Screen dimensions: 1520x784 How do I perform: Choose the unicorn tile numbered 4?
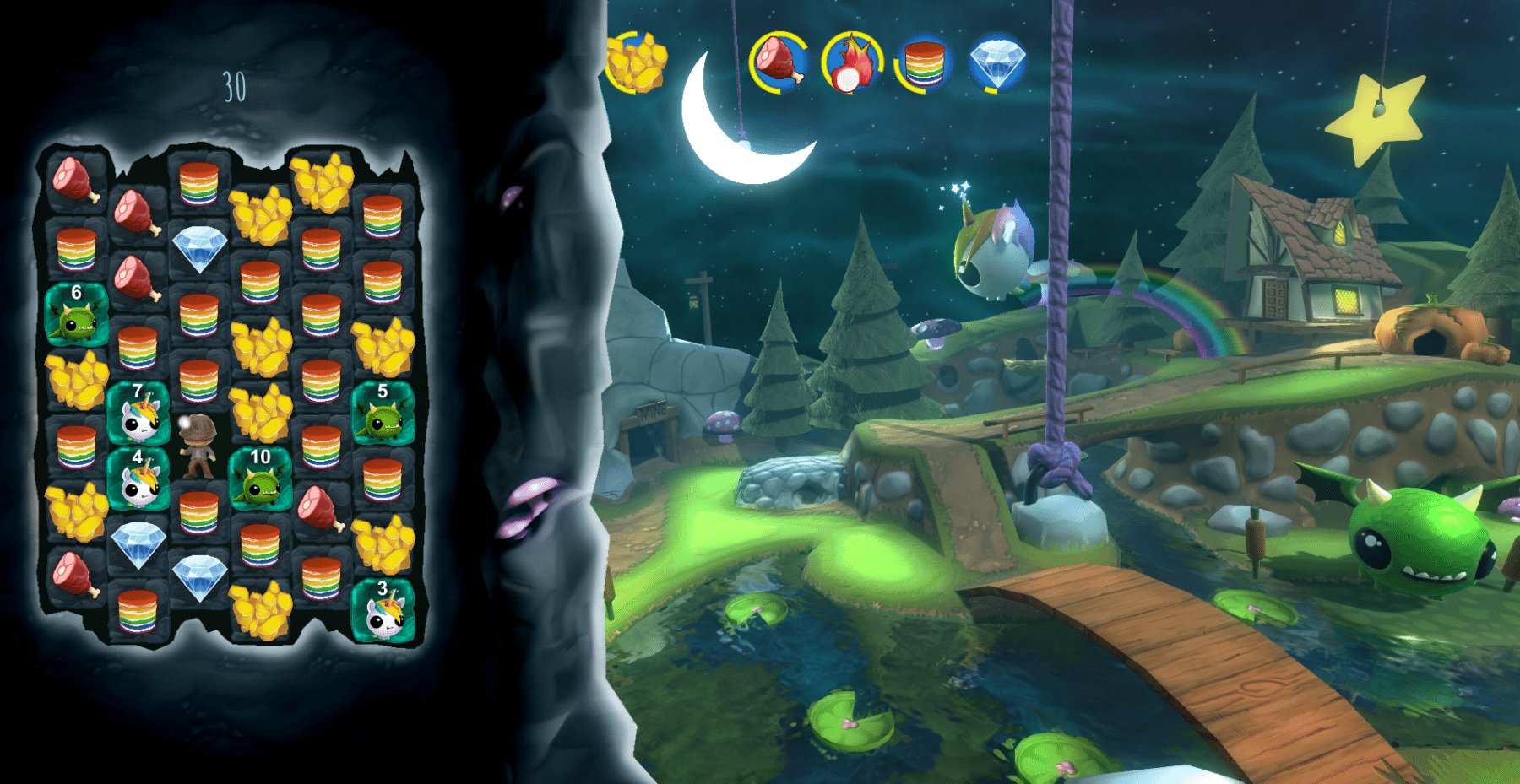(138, 478)
